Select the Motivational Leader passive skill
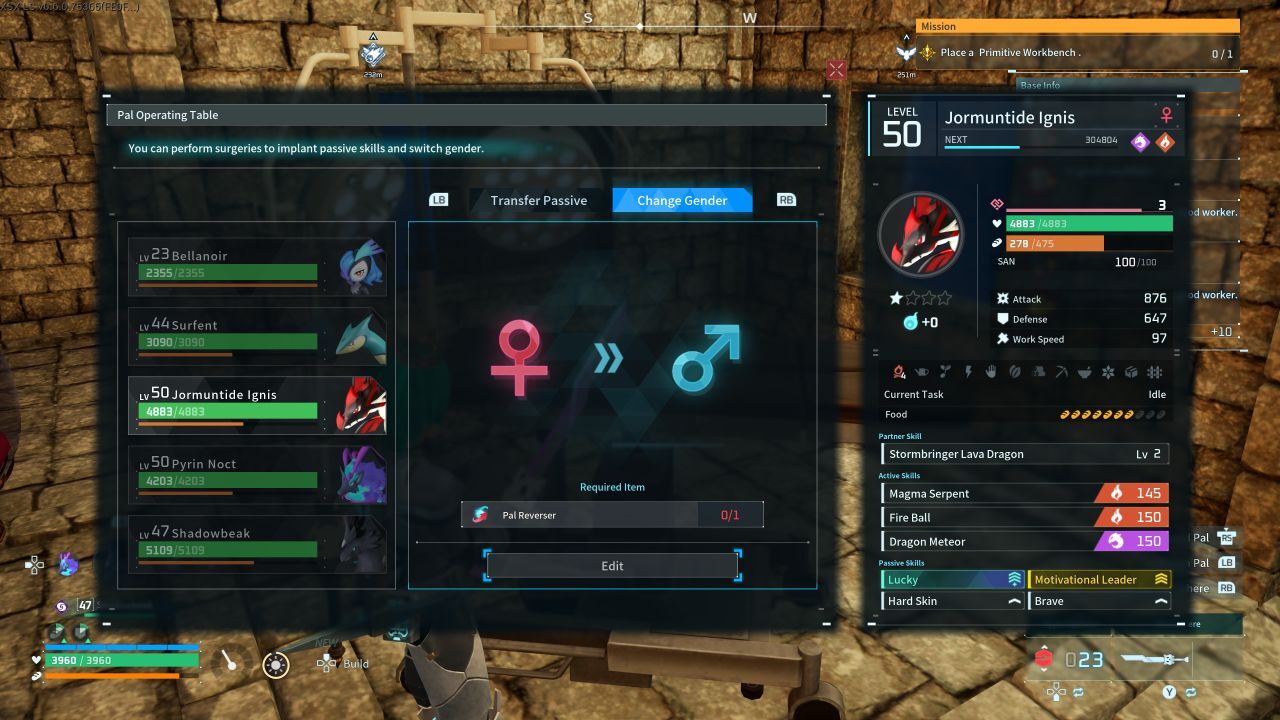This screenshot has height=720, width=1280. (x=1099, y=579)
